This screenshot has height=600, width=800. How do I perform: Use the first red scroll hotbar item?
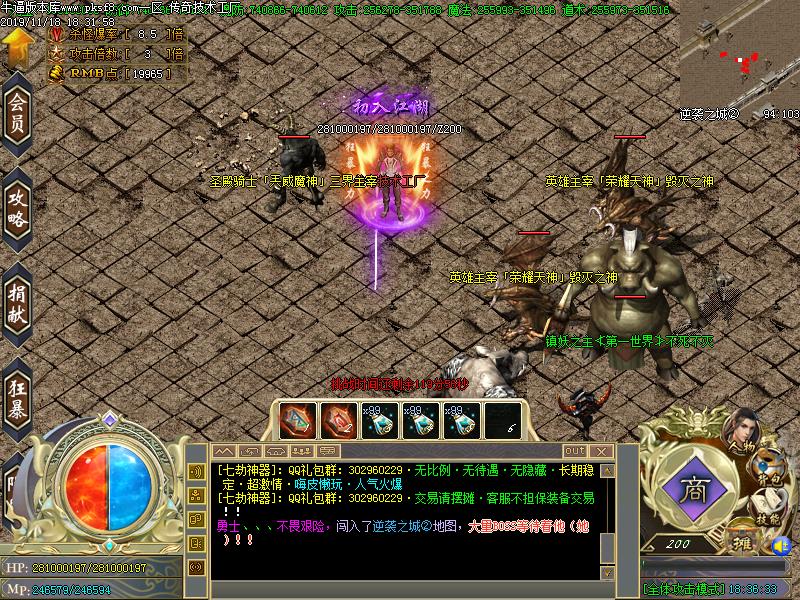point(296,421)
